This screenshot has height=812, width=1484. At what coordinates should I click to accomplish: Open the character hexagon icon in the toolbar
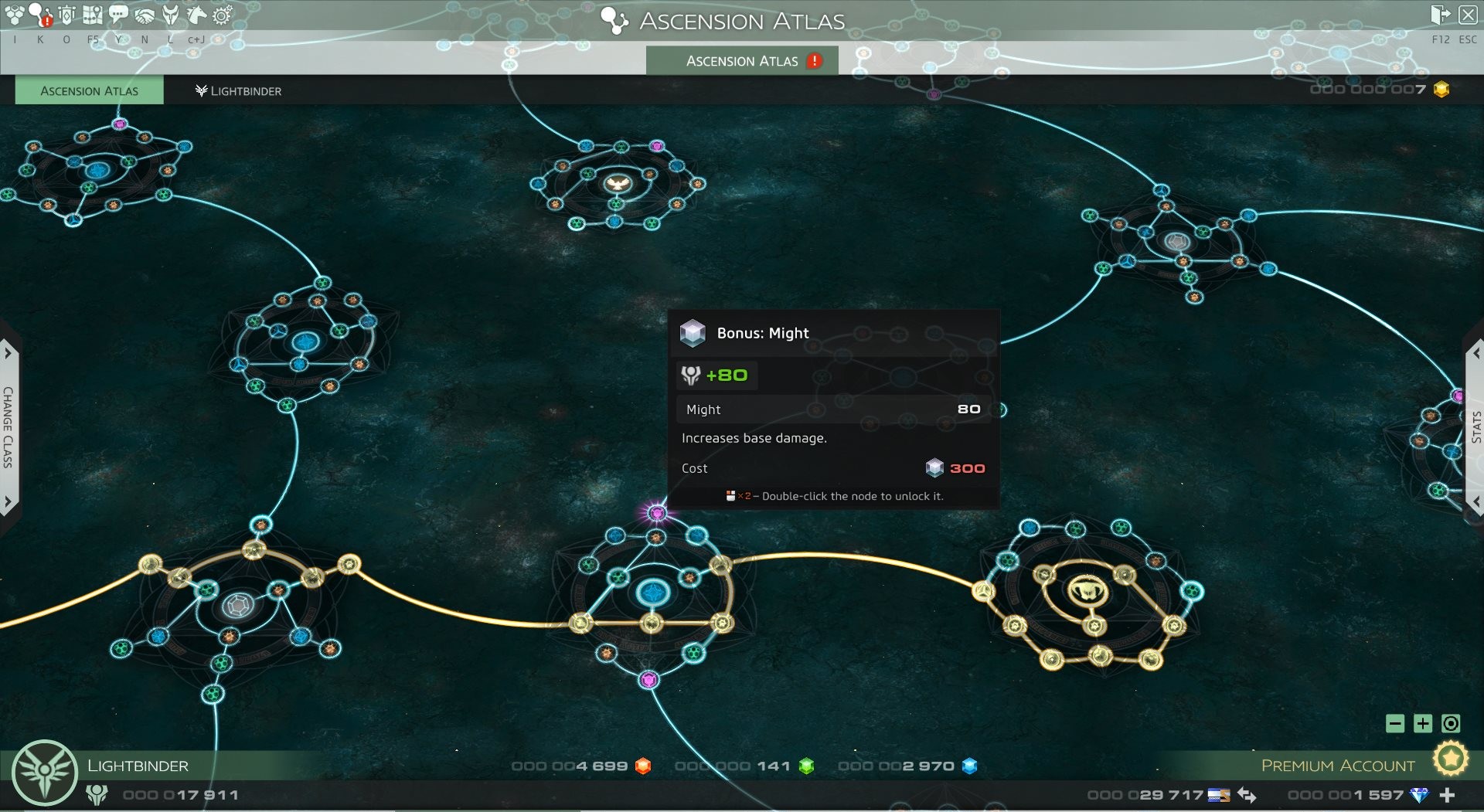14,13
